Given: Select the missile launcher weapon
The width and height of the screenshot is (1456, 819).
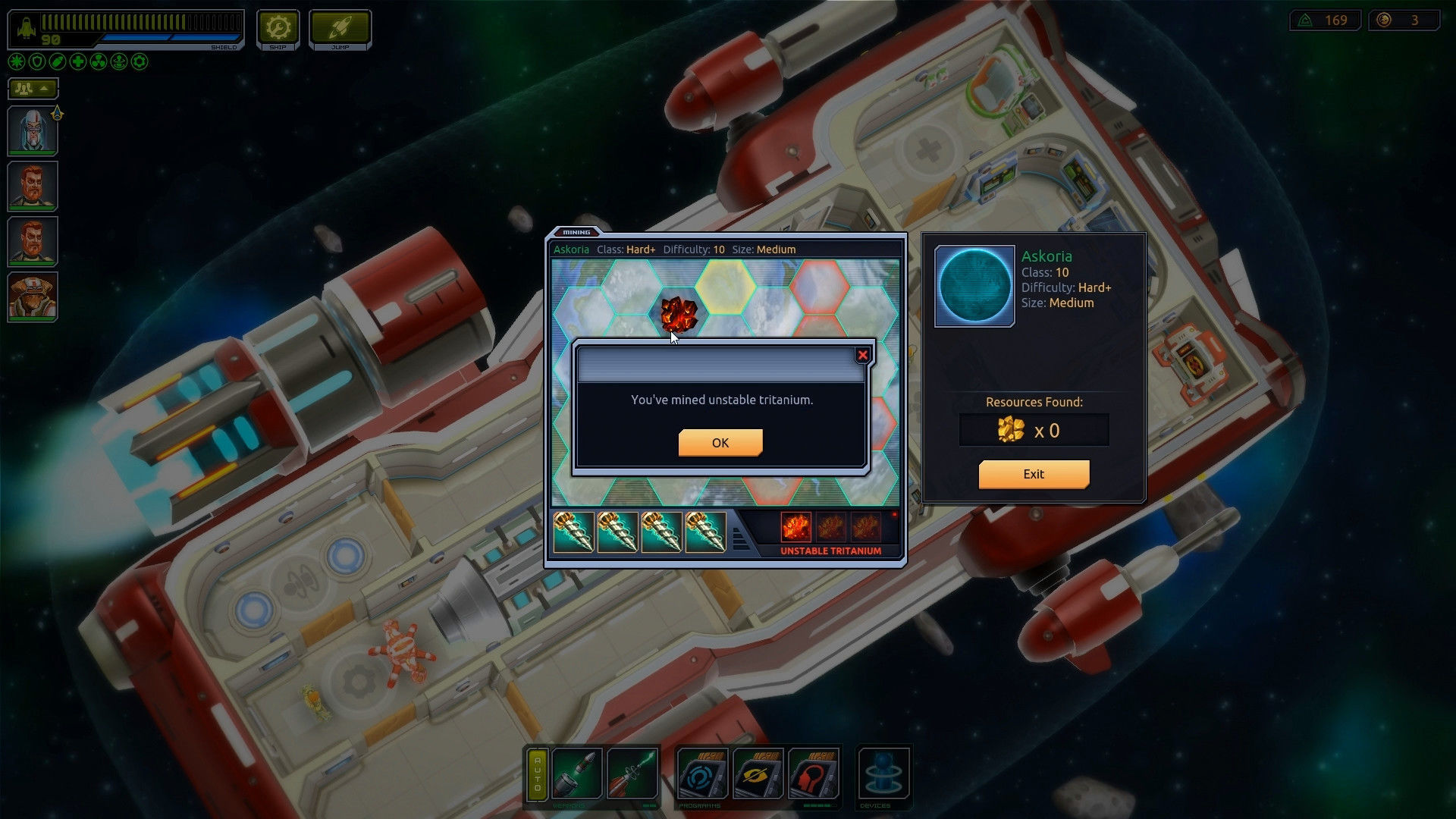Looking at the screenshot, I should 577,773.
